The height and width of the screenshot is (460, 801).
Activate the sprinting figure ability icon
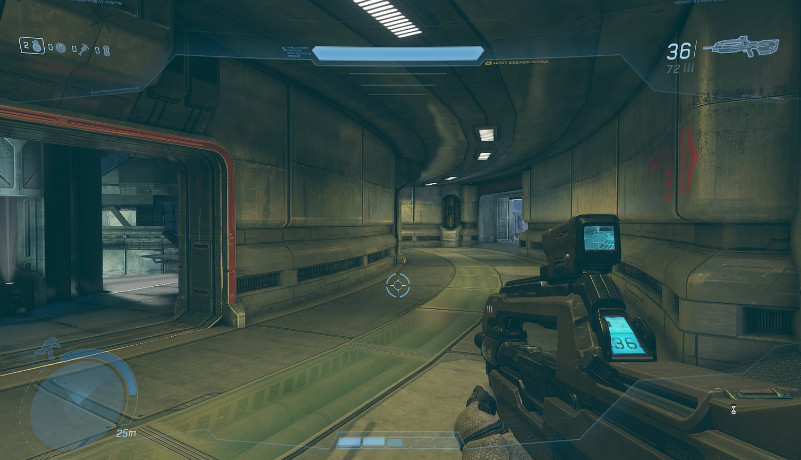48,348
